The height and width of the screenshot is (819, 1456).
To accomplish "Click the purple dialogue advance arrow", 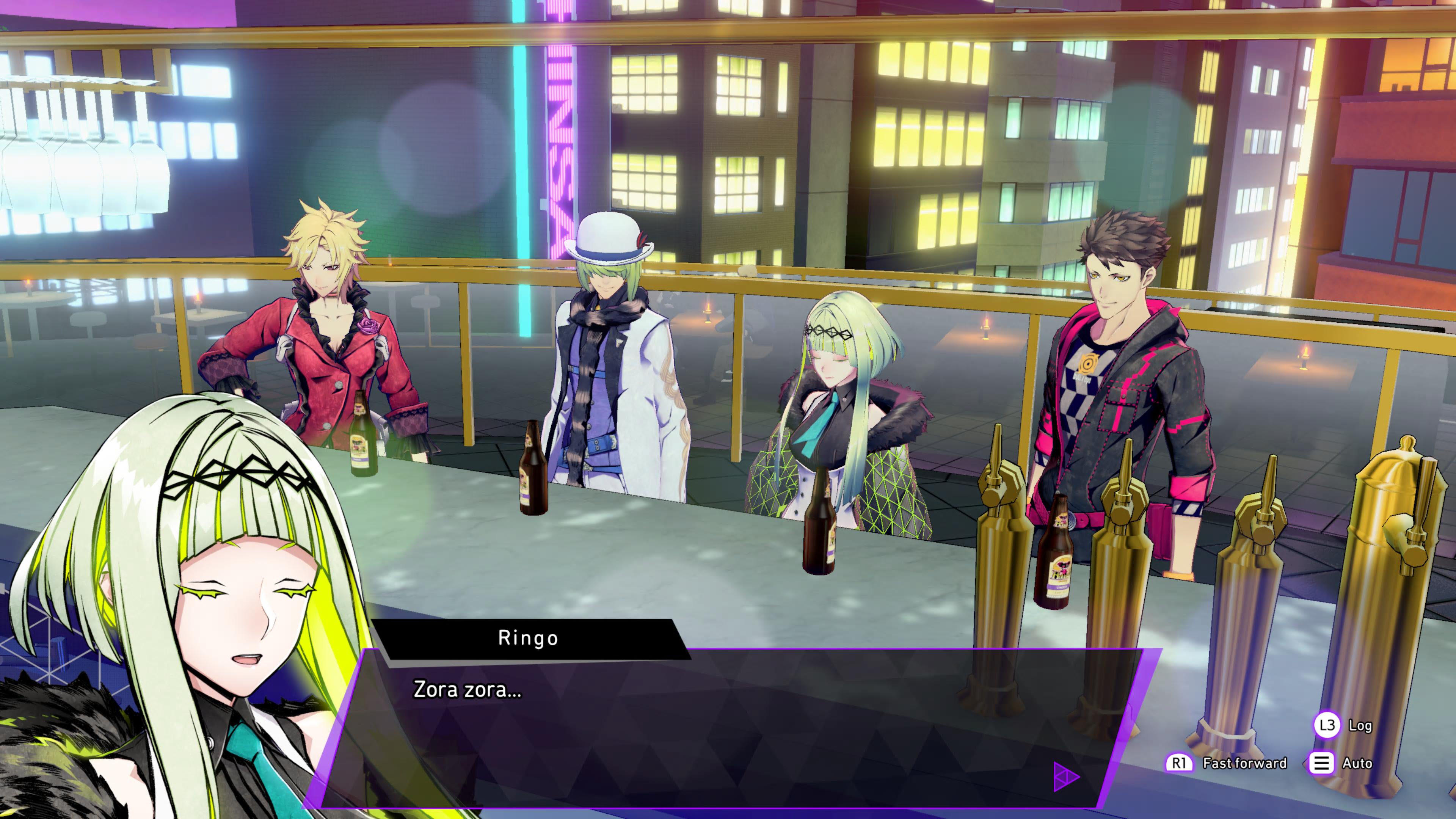I will [1065, 777].
